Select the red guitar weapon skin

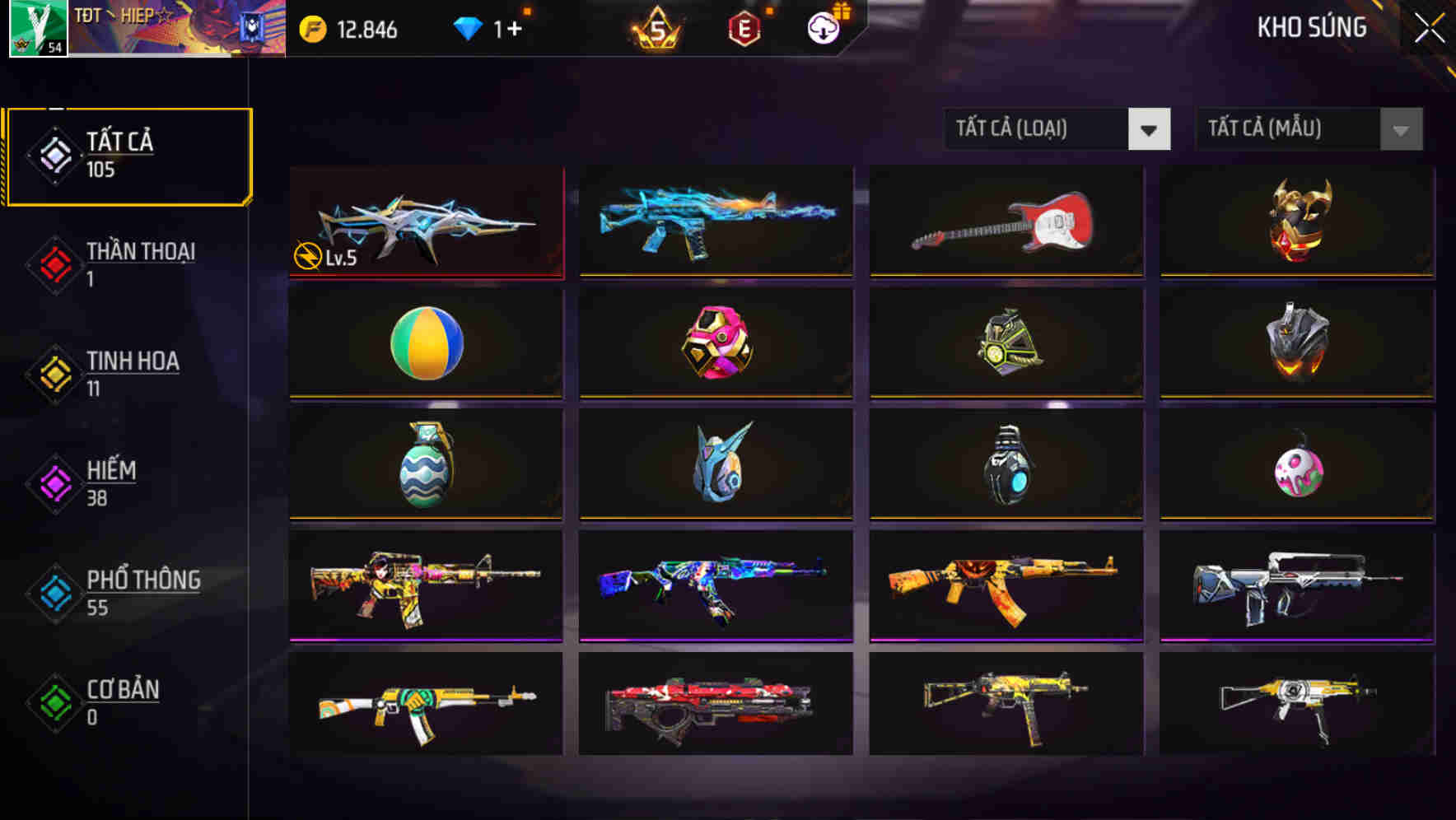(1006, 222)
